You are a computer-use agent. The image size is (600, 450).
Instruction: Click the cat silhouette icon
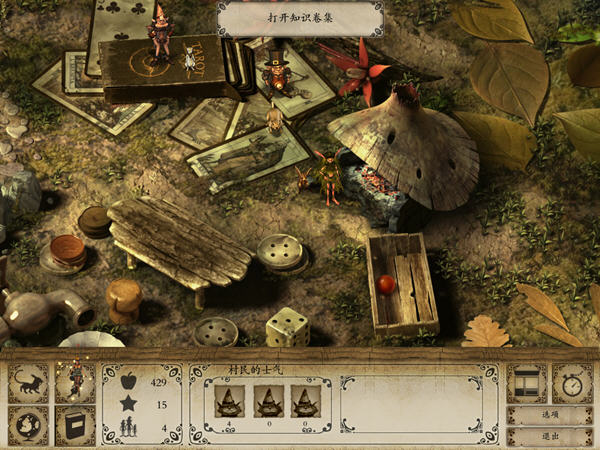coord(28,383)
